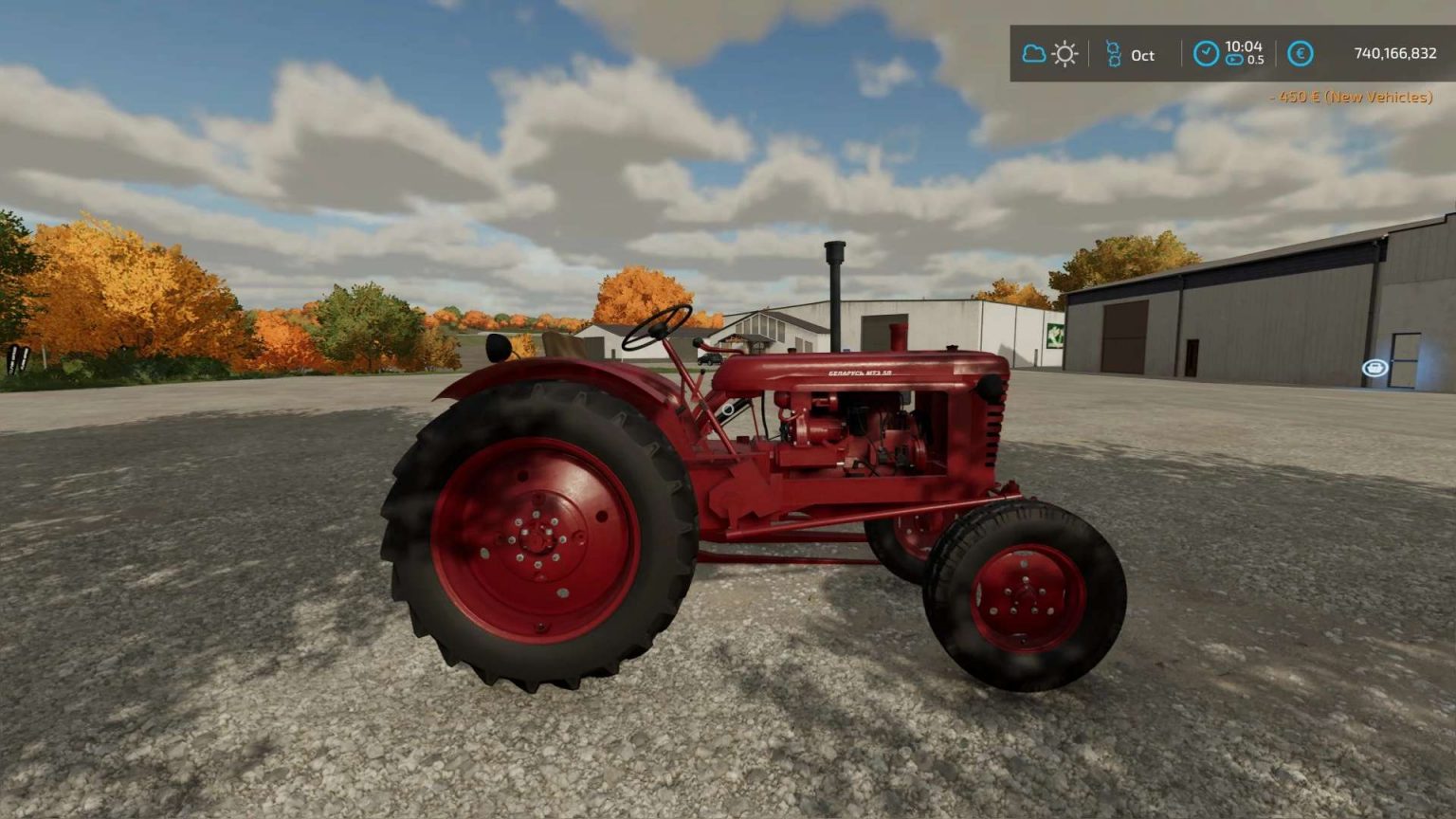
Task: Click the blue clock icon
Action: pyautogui.click(x=1206, y=54)
